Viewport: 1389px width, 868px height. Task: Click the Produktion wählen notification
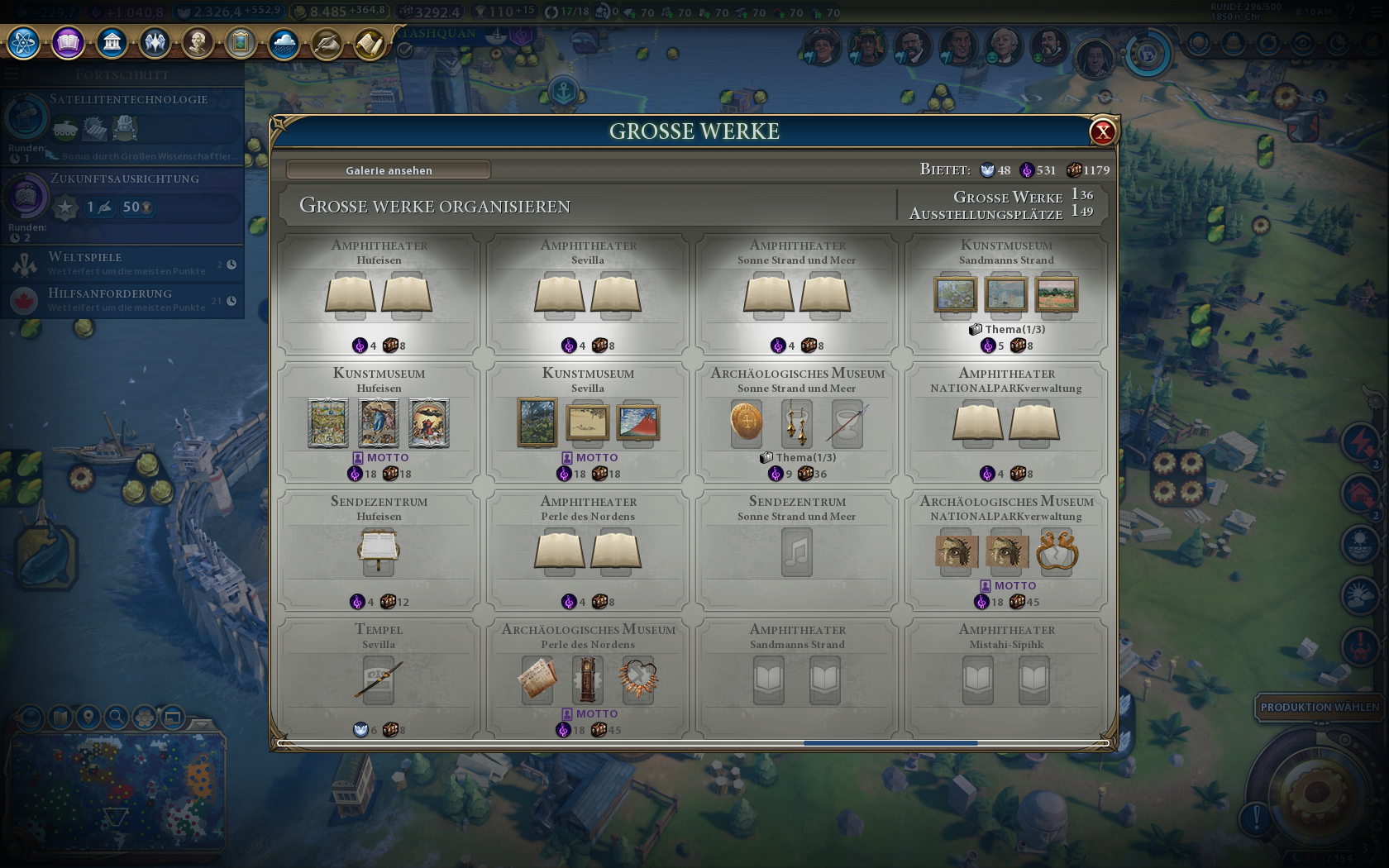click(x=1319, y=707)
